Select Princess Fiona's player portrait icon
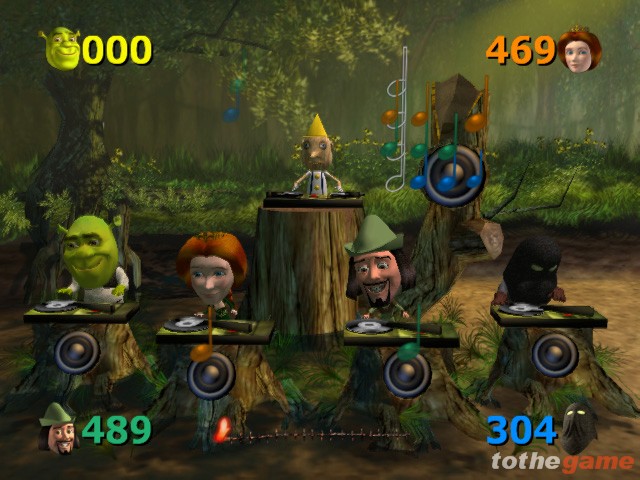 click(579, 51)
